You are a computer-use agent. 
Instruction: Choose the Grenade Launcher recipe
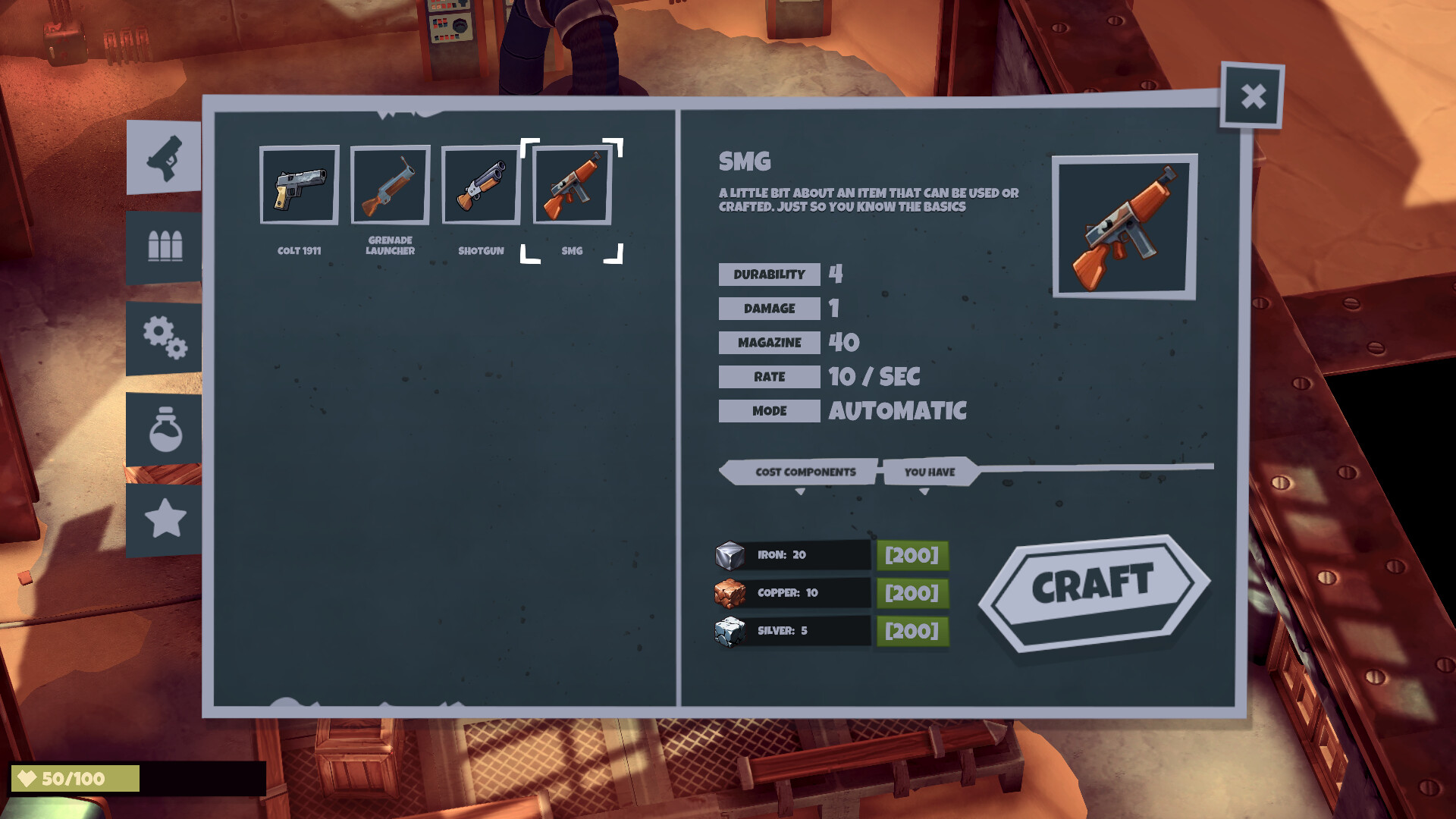pos(390,185)
